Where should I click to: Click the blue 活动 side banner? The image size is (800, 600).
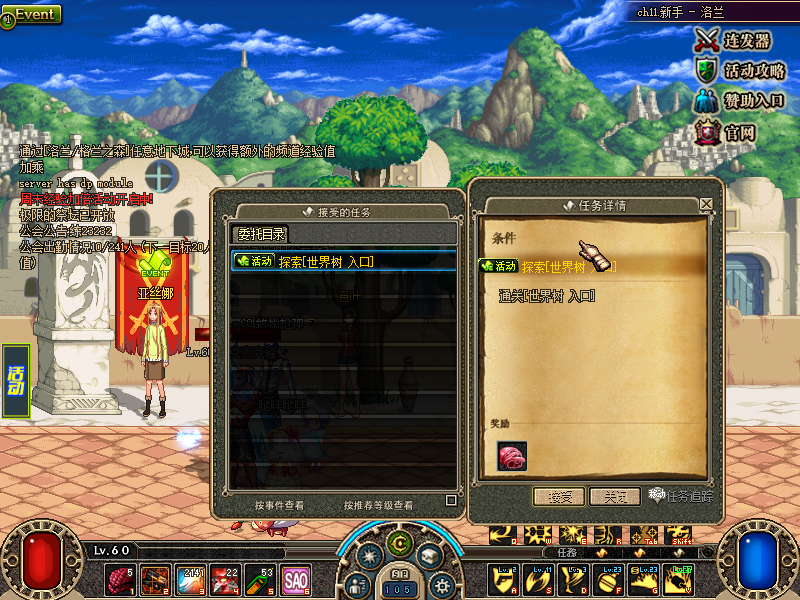(x=16, y=380)
